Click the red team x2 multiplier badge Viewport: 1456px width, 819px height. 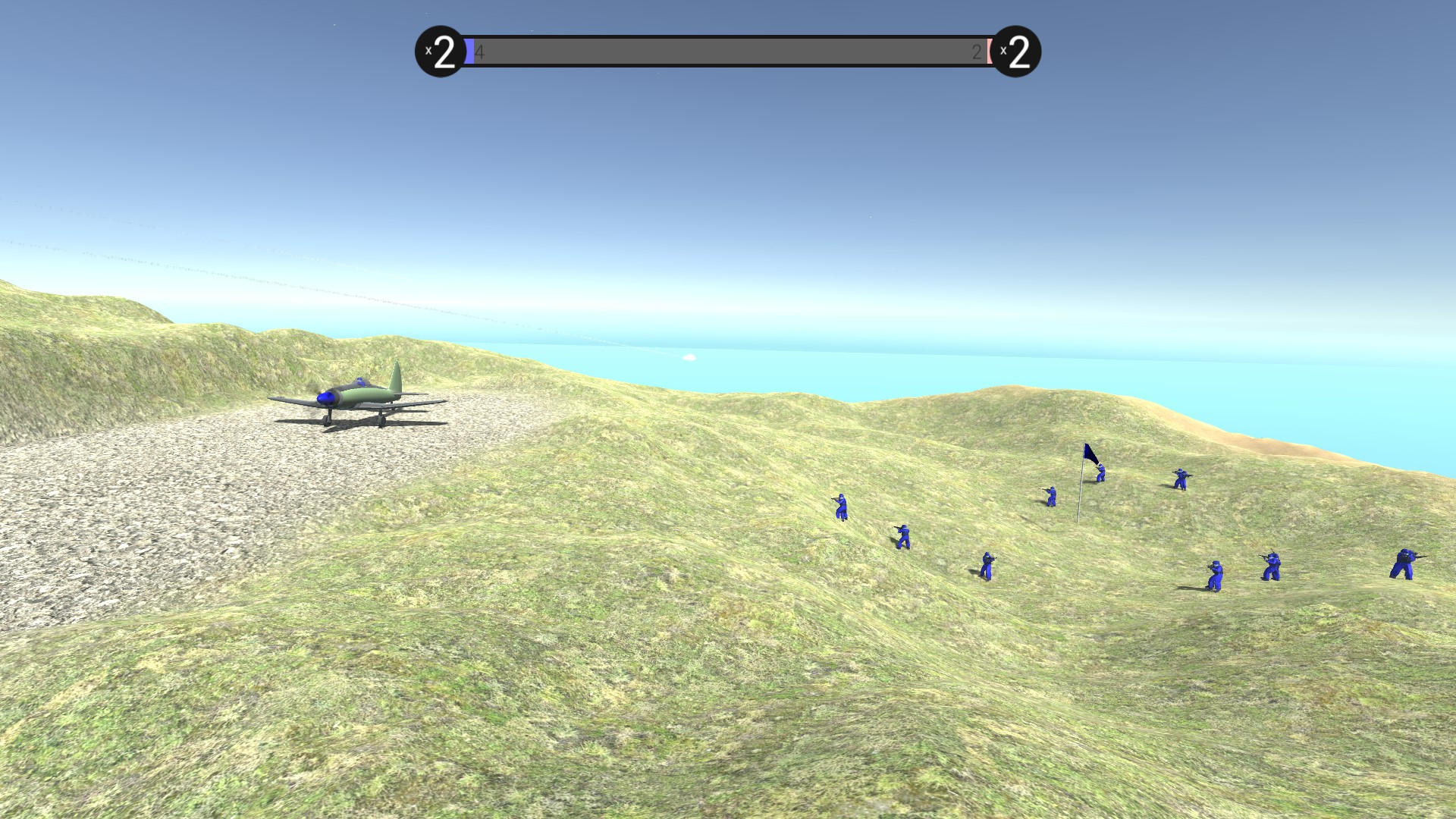coord(1018,51)
